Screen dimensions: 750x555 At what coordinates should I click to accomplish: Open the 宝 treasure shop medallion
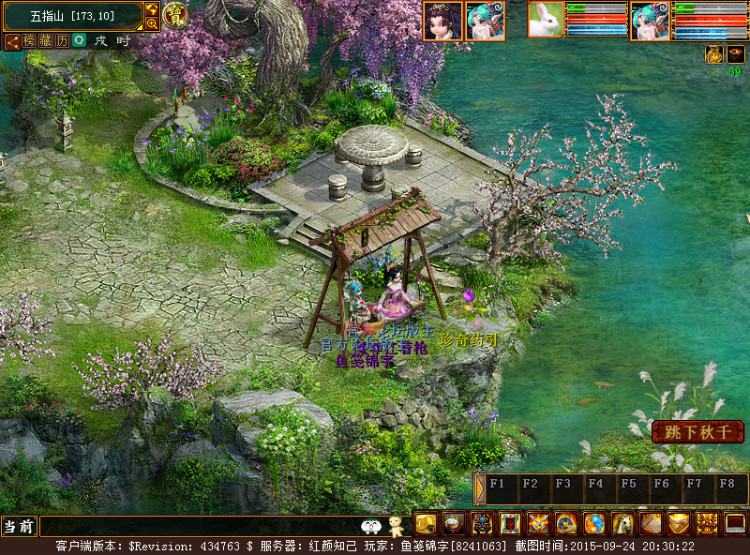tap(175, 15)
